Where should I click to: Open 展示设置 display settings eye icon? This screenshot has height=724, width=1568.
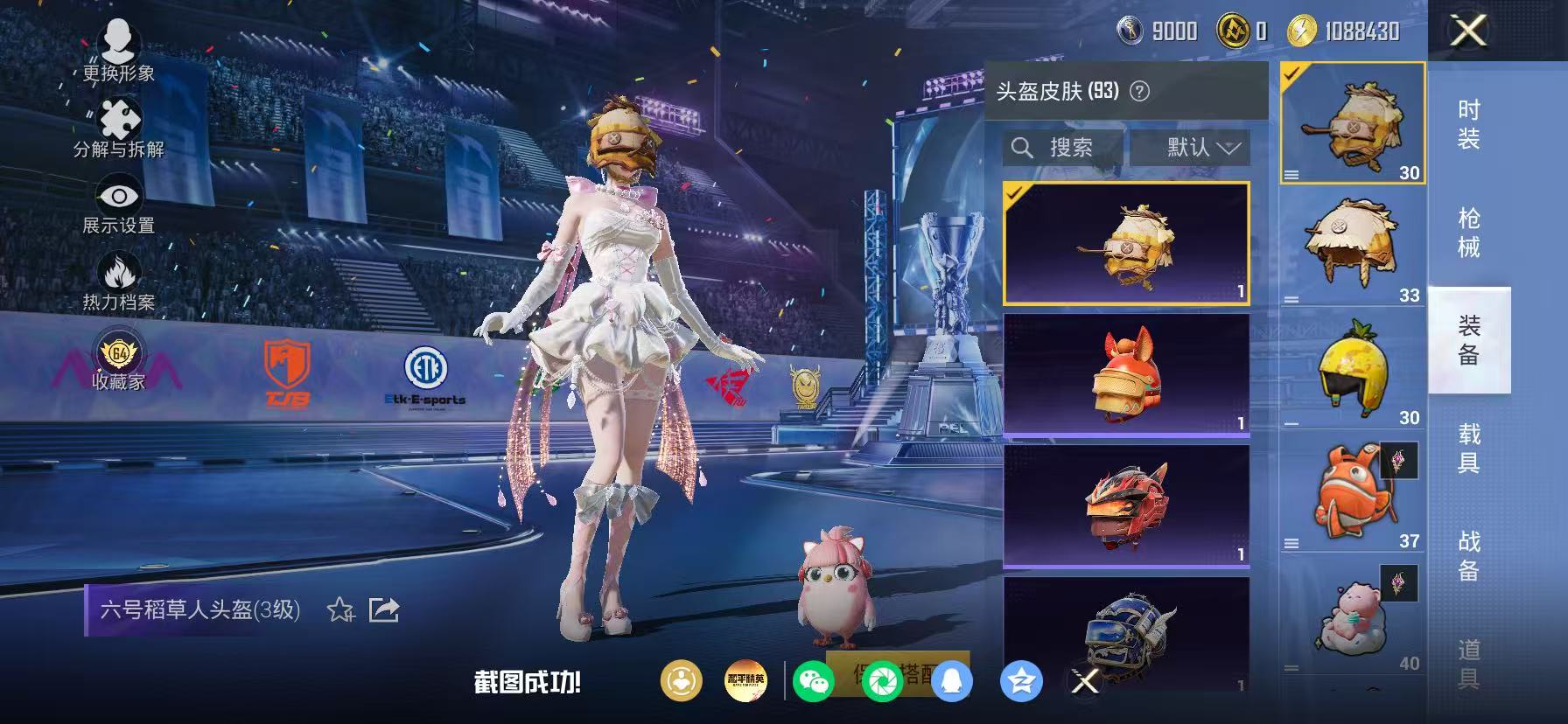[118, 196]
